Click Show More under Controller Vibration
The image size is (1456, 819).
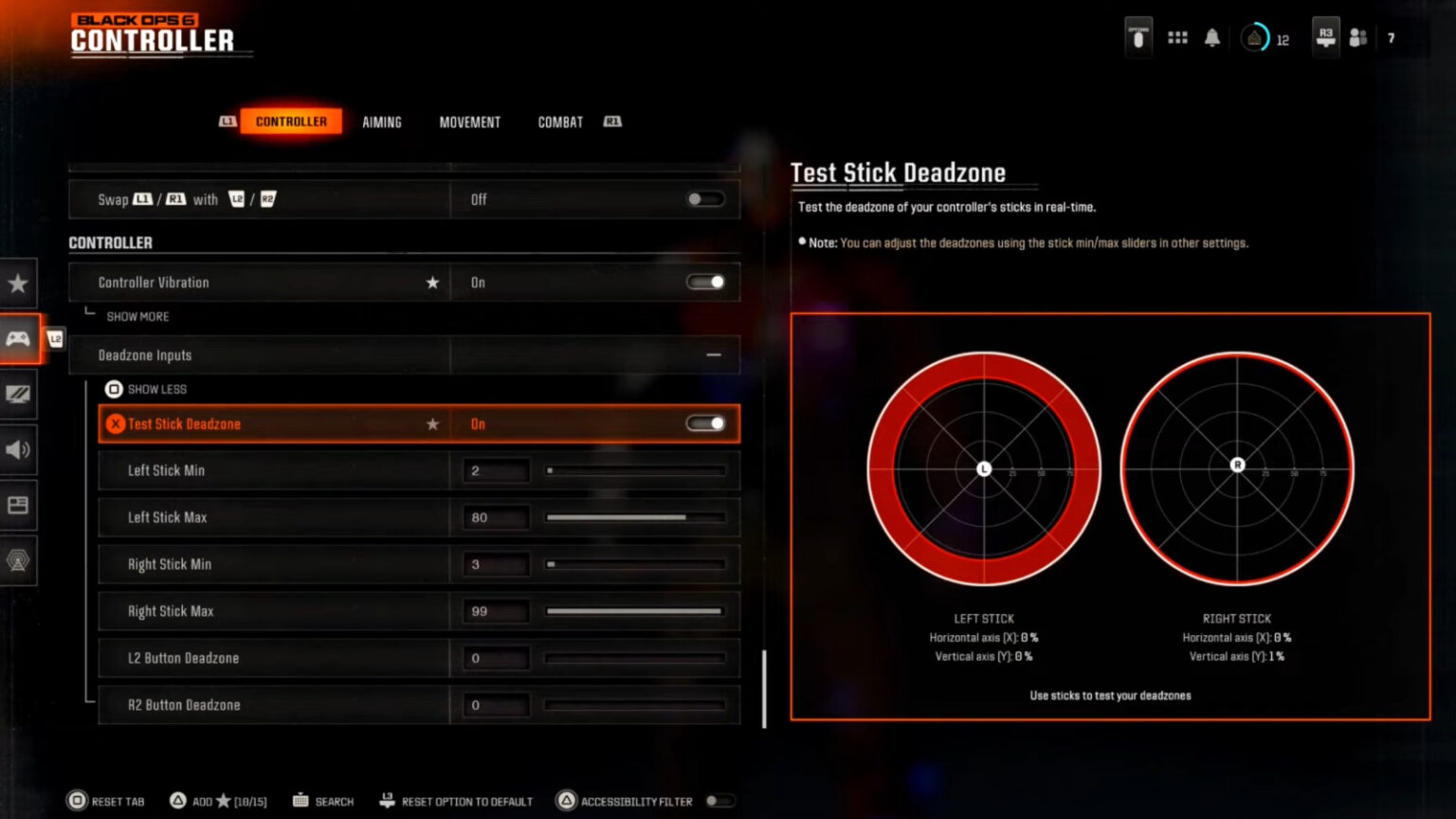(x=138, y=316)
